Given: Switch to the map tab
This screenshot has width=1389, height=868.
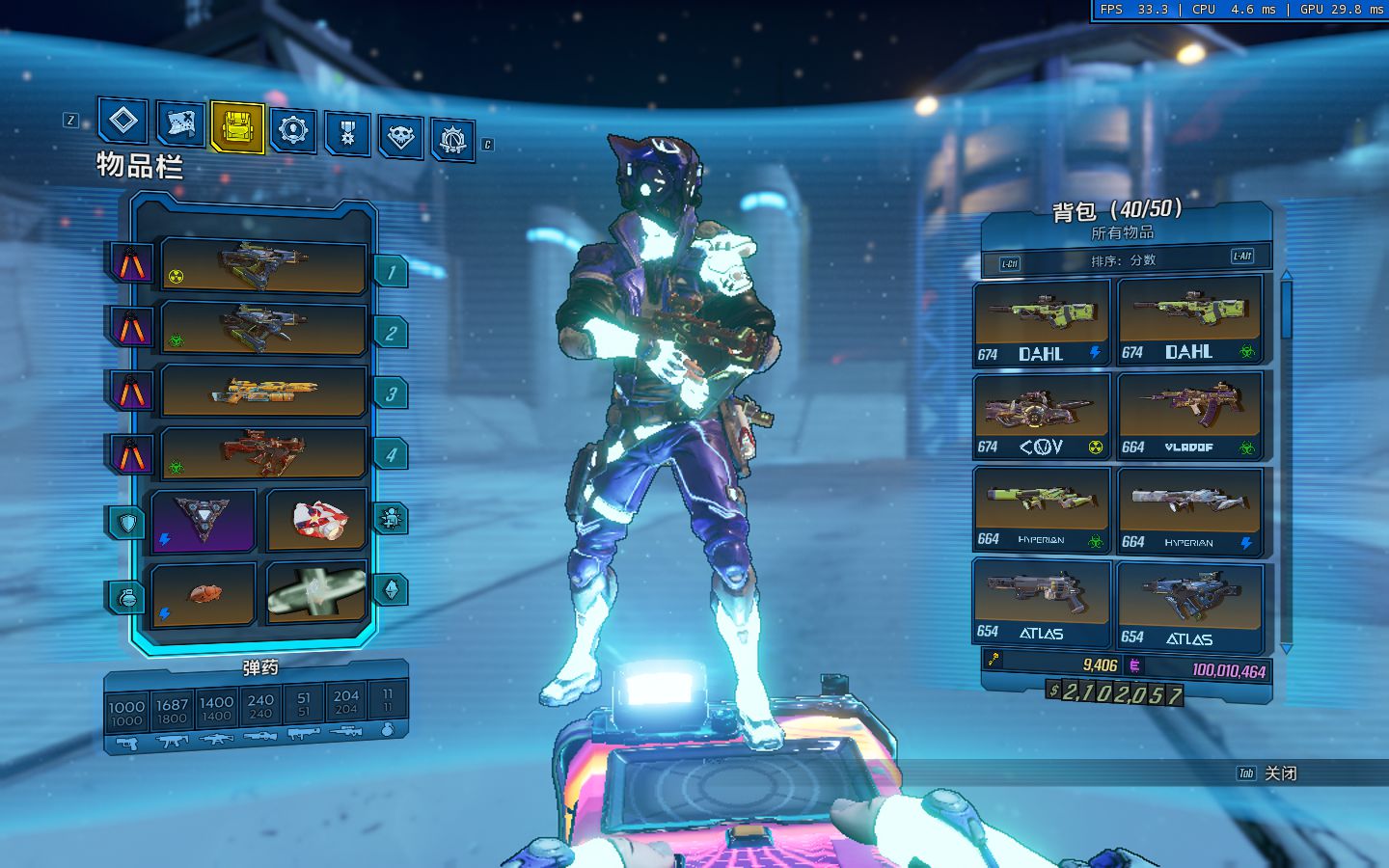Looking at the screenshot, I should click(180, 124).
